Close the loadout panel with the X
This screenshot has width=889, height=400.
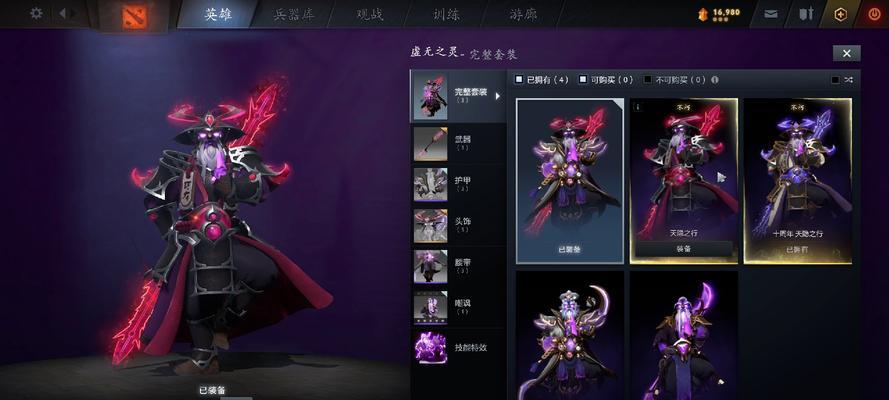tap(846, 53)
